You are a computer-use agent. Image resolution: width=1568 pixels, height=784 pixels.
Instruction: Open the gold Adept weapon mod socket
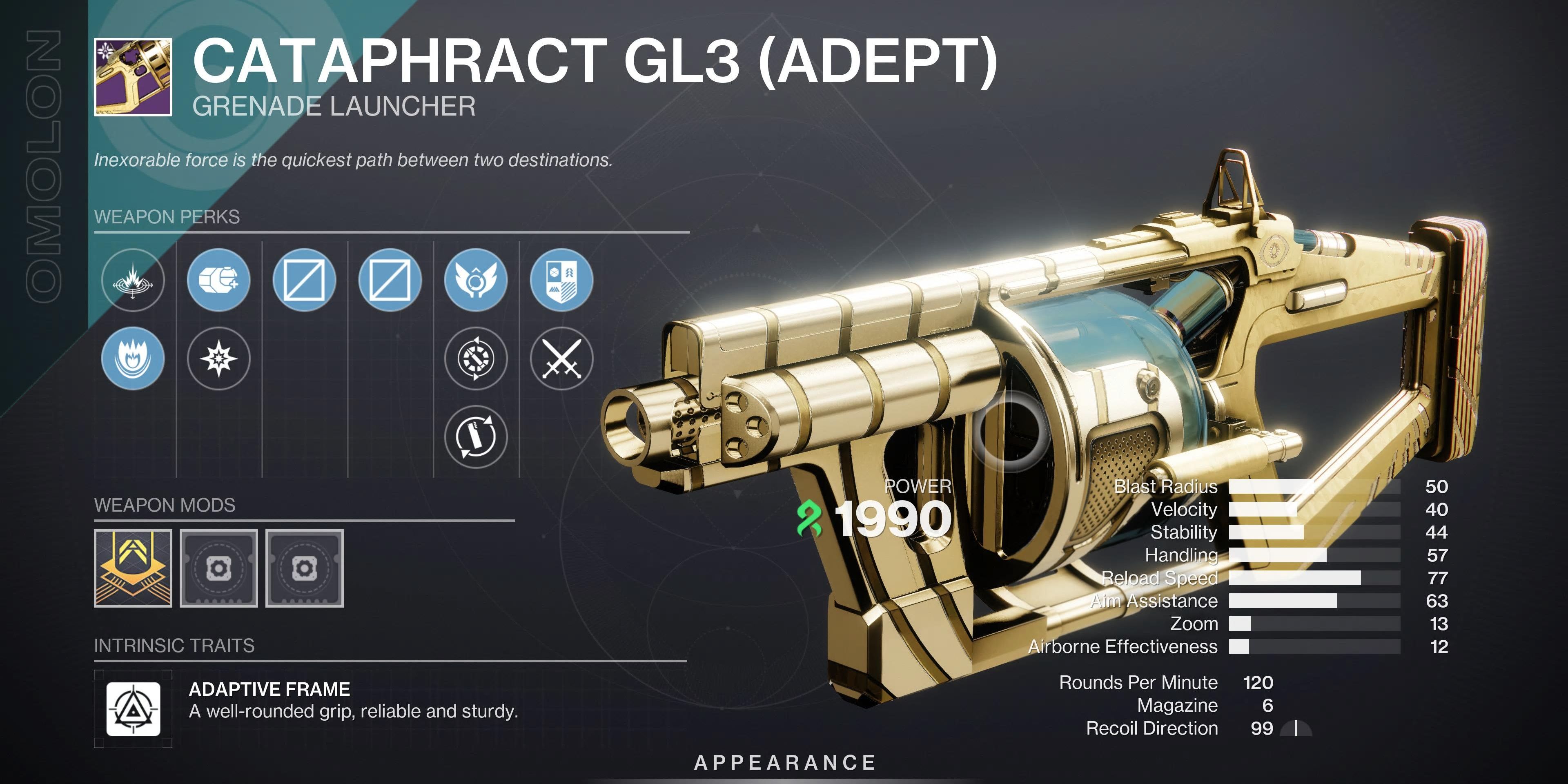pos(133,568)
